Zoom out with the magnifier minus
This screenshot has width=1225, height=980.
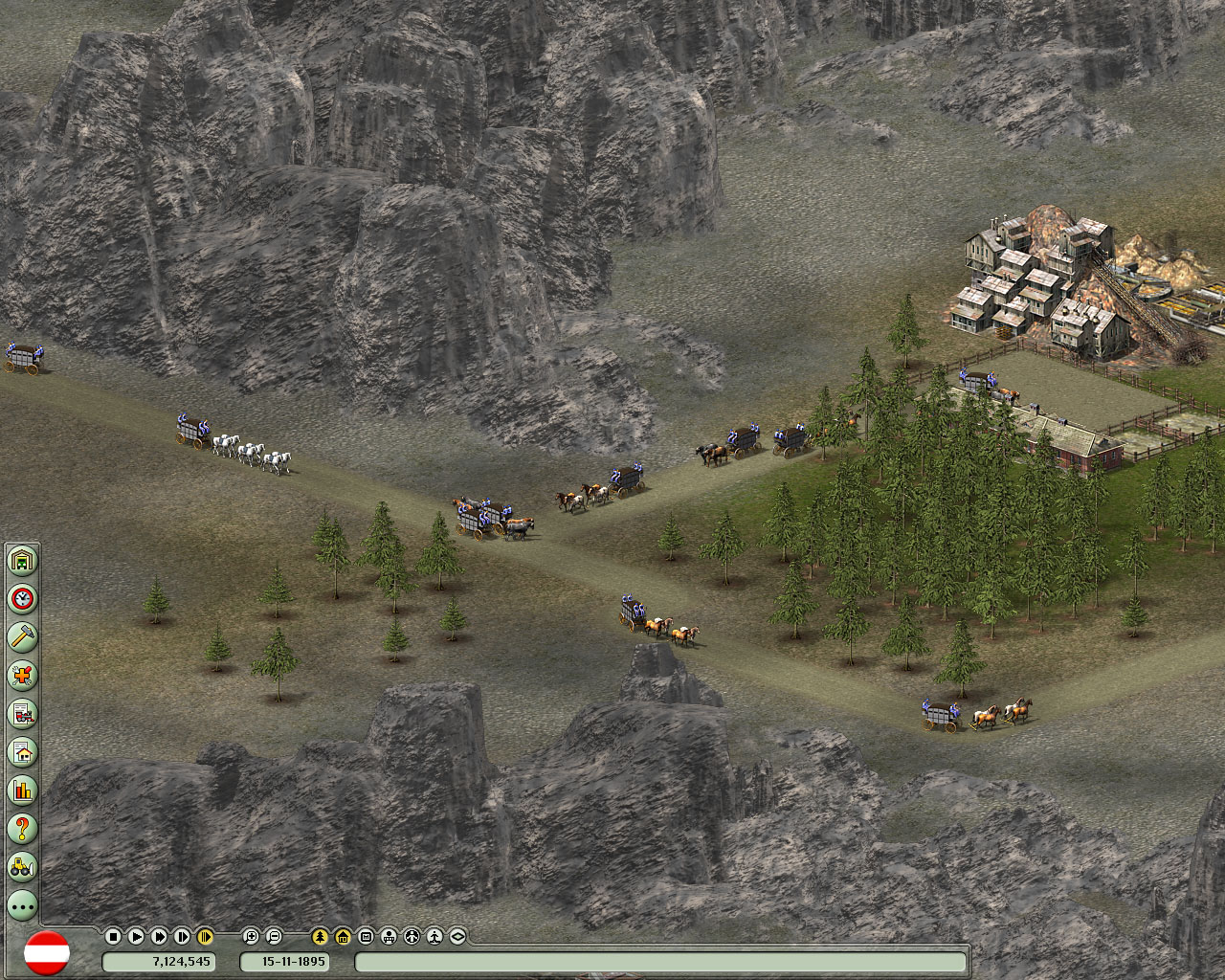pyautogui.click(x=274, y=936)
